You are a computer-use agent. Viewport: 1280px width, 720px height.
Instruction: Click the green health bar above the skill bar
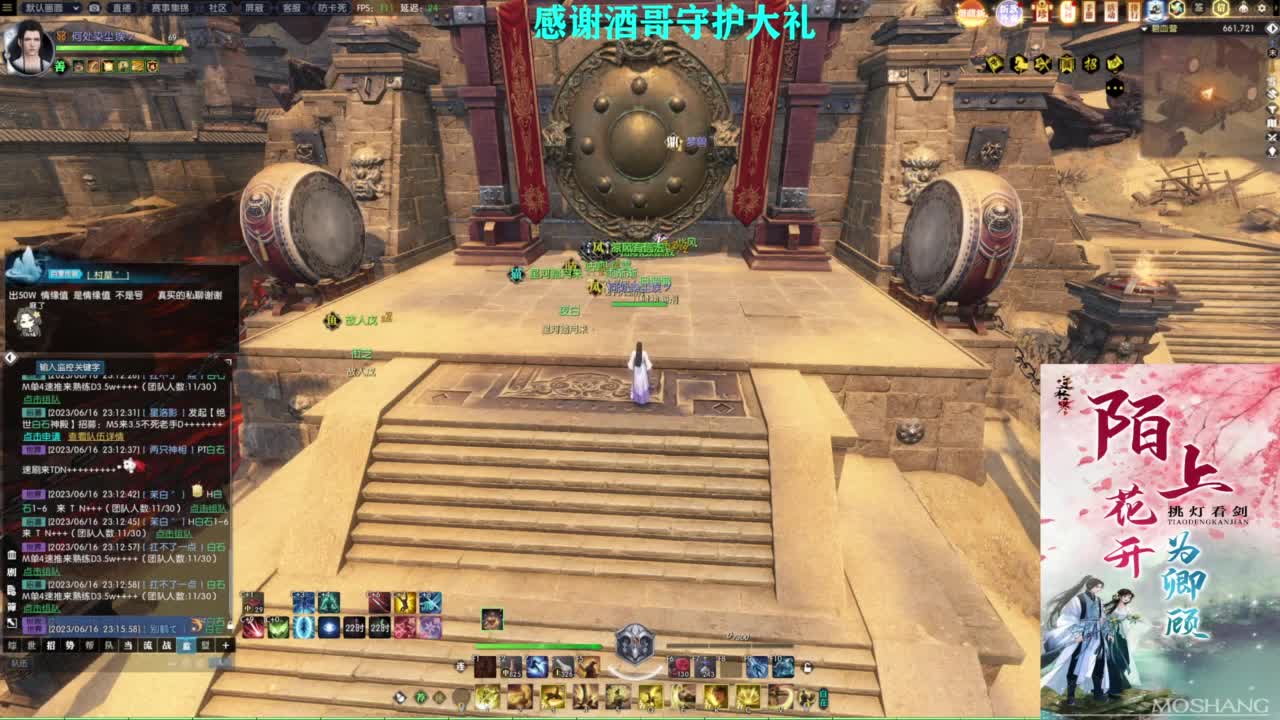(x=539, y=647)
